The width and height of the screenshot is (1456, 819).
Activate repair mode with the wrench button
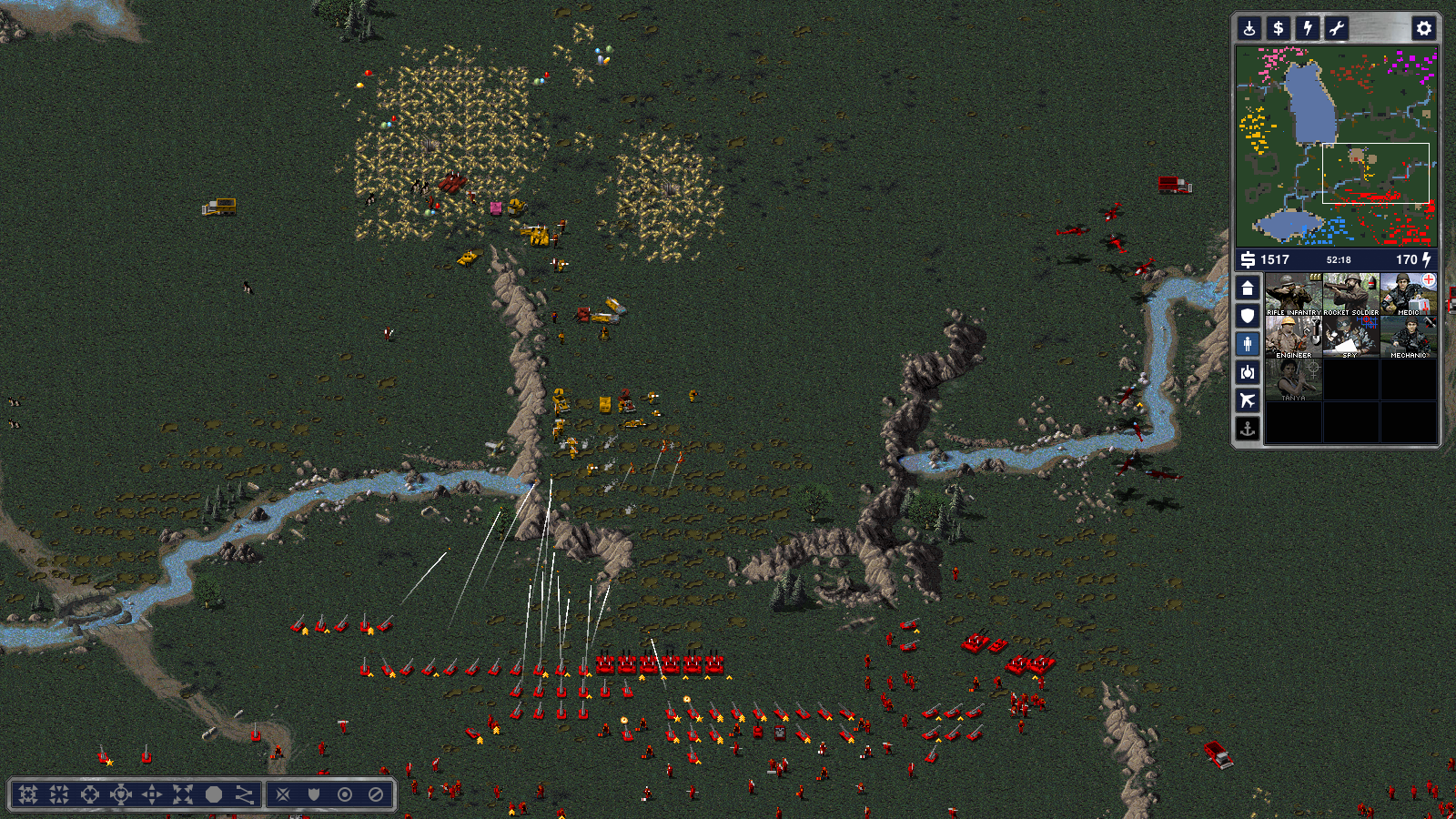tap(1336, 28)
